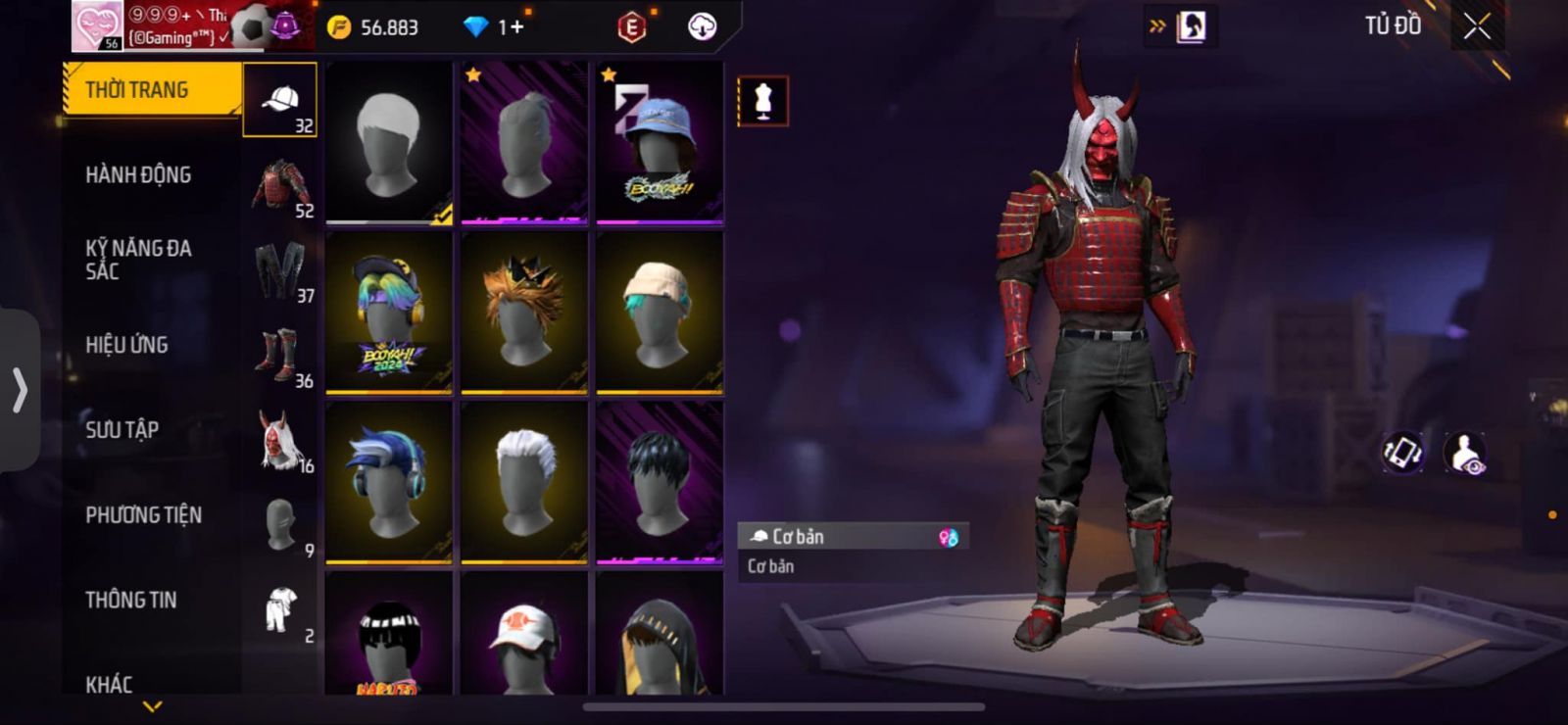Add diamonds with the plus button
Image resolution: width=1568 pixels, height=725 pixels.
pyautogui.click(x=514, y=27)
